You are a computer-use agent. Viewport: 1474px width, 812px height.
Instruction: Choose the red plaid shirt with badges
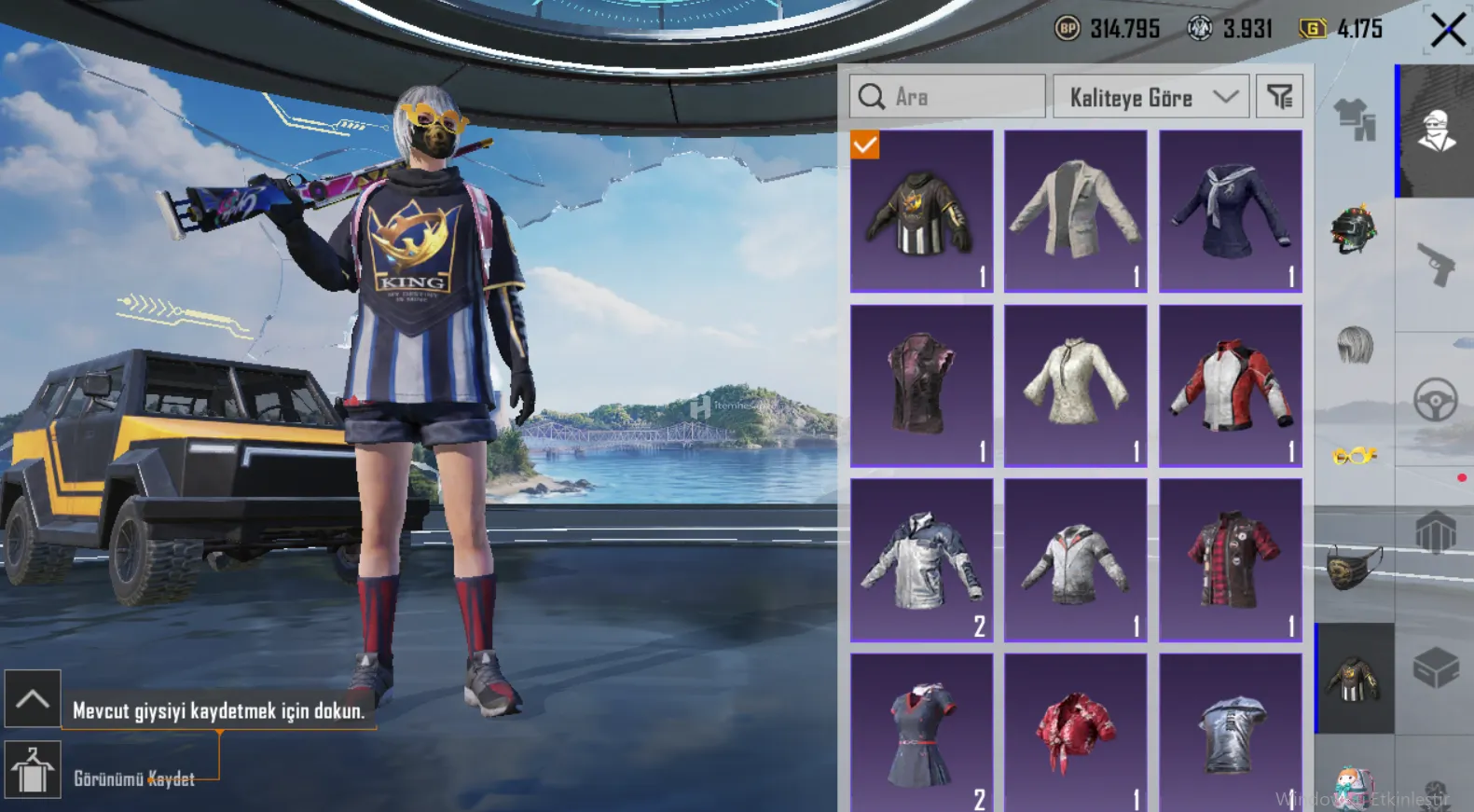[x=1230, y=559]
